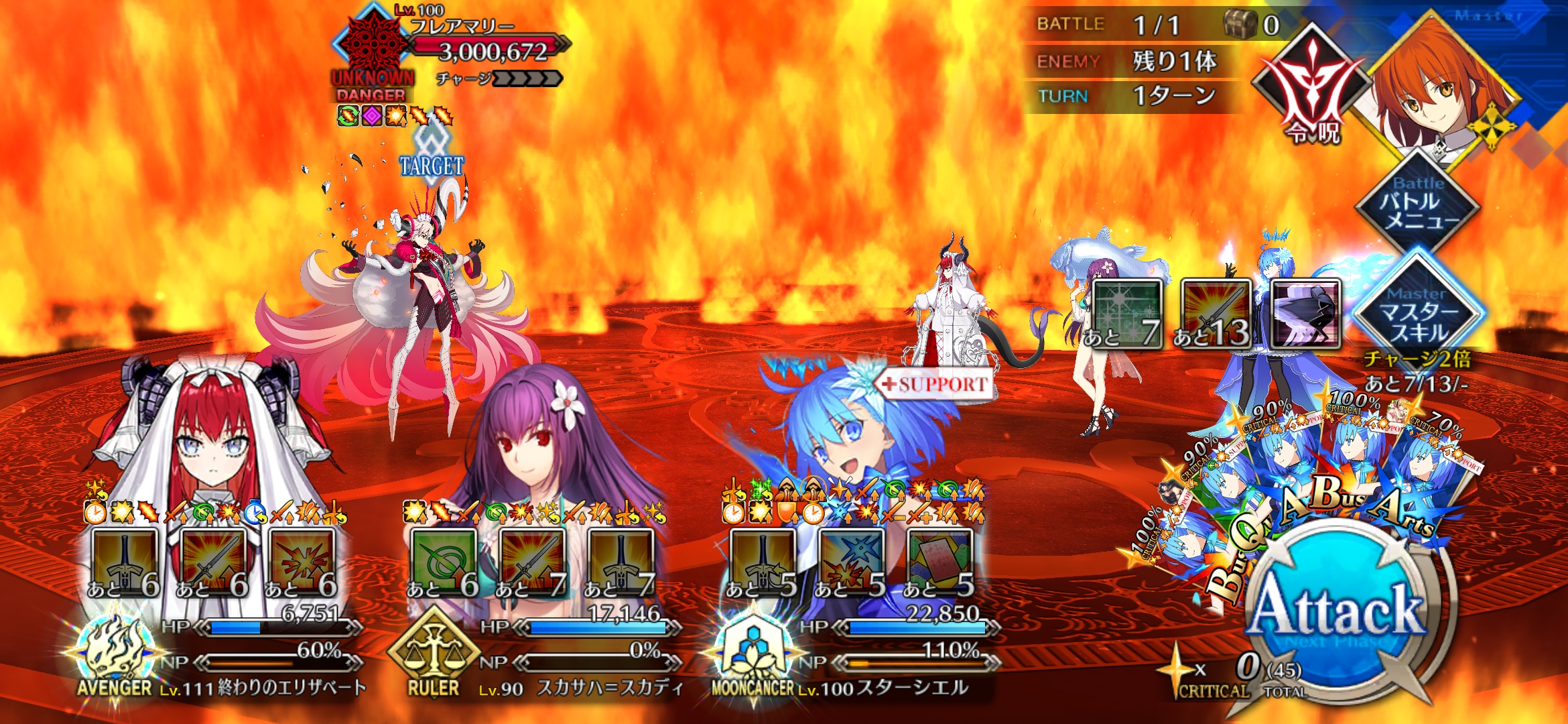
Task: Activate the Master's evade figure skill
Action: (x=1305, y=314)
